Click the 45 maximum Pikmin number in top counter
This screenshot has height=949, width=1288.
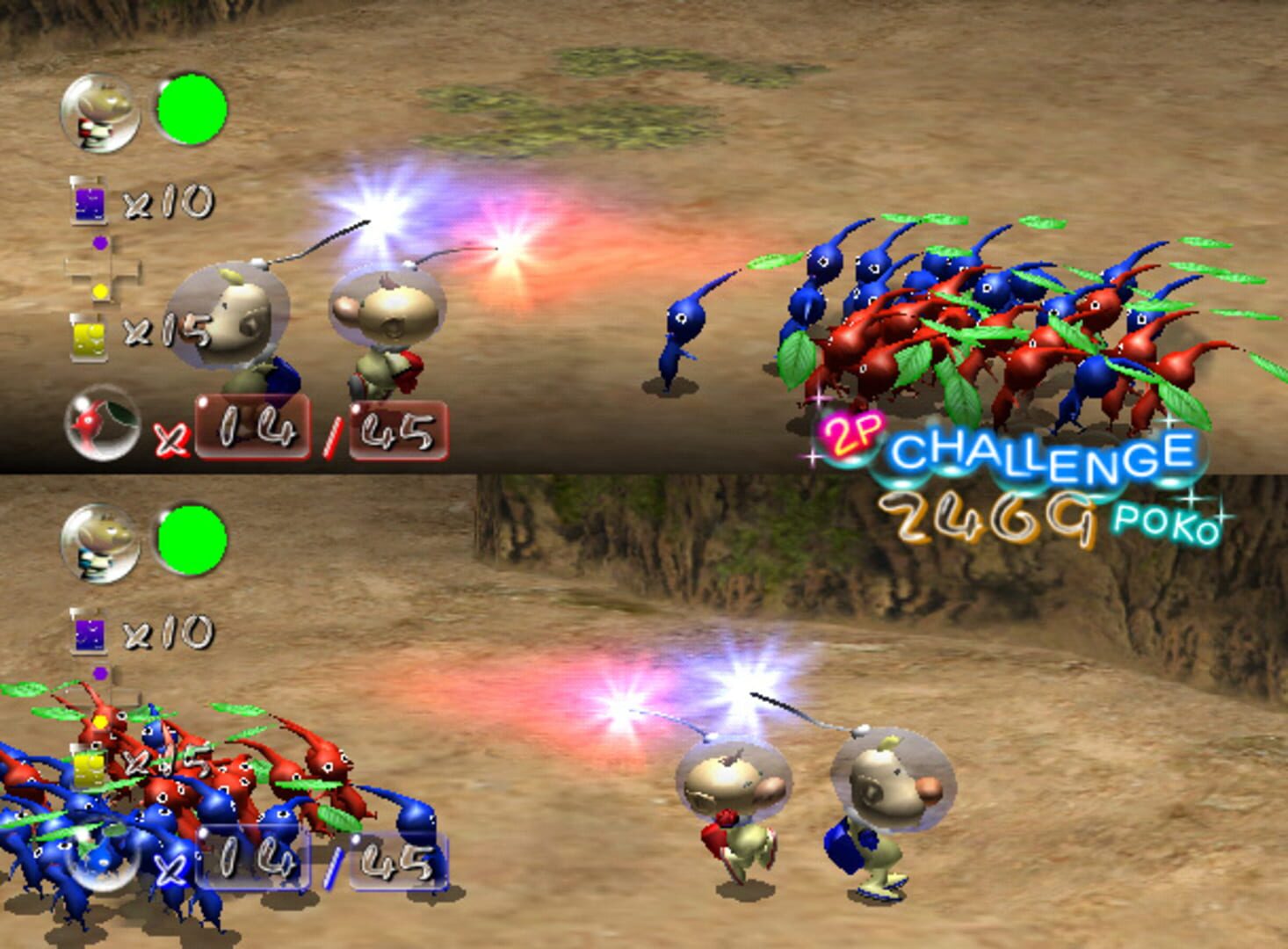coord(400,428)
